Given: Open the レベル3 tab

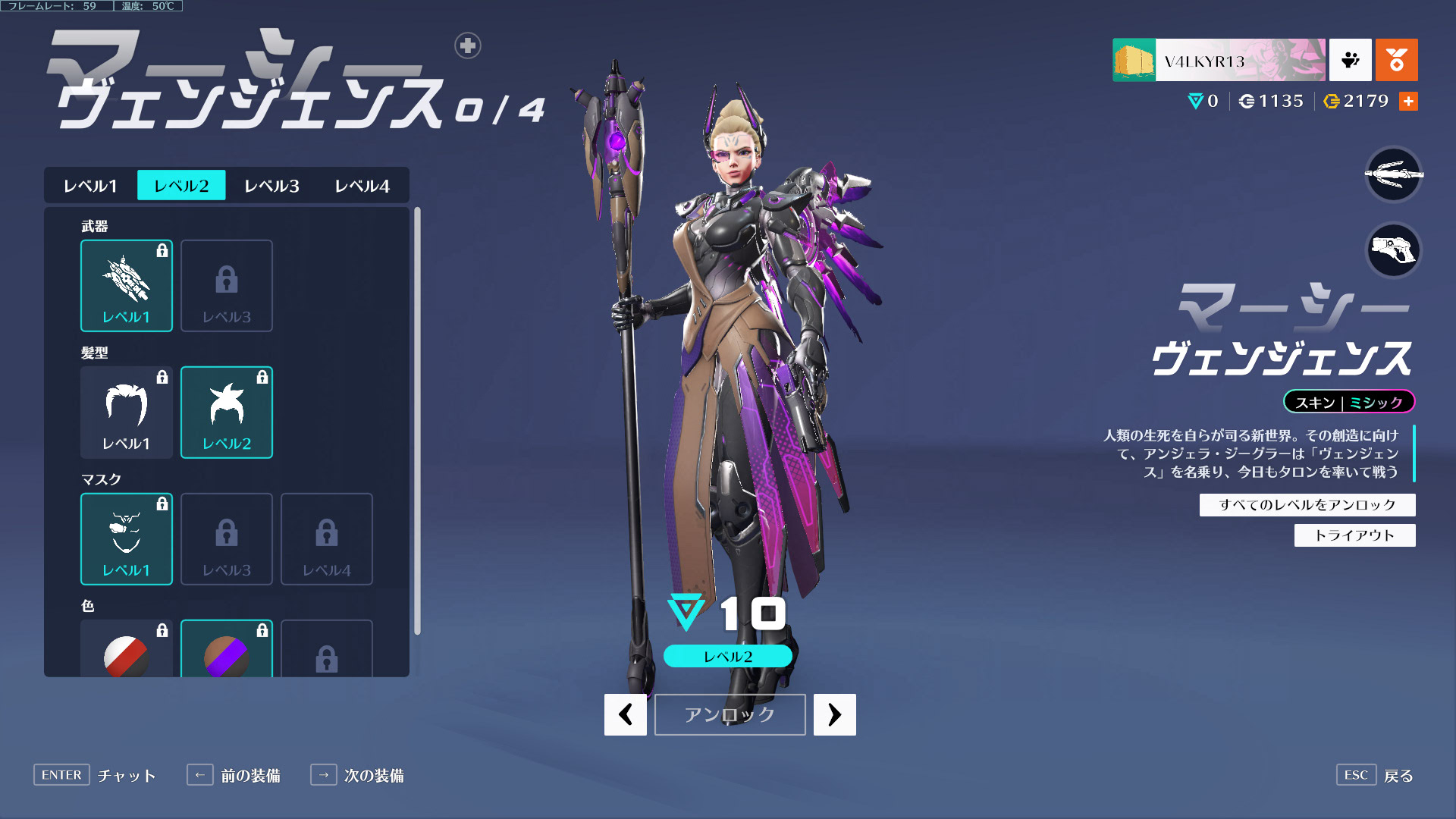Looking at the screenshot, I should coord(271,186).
